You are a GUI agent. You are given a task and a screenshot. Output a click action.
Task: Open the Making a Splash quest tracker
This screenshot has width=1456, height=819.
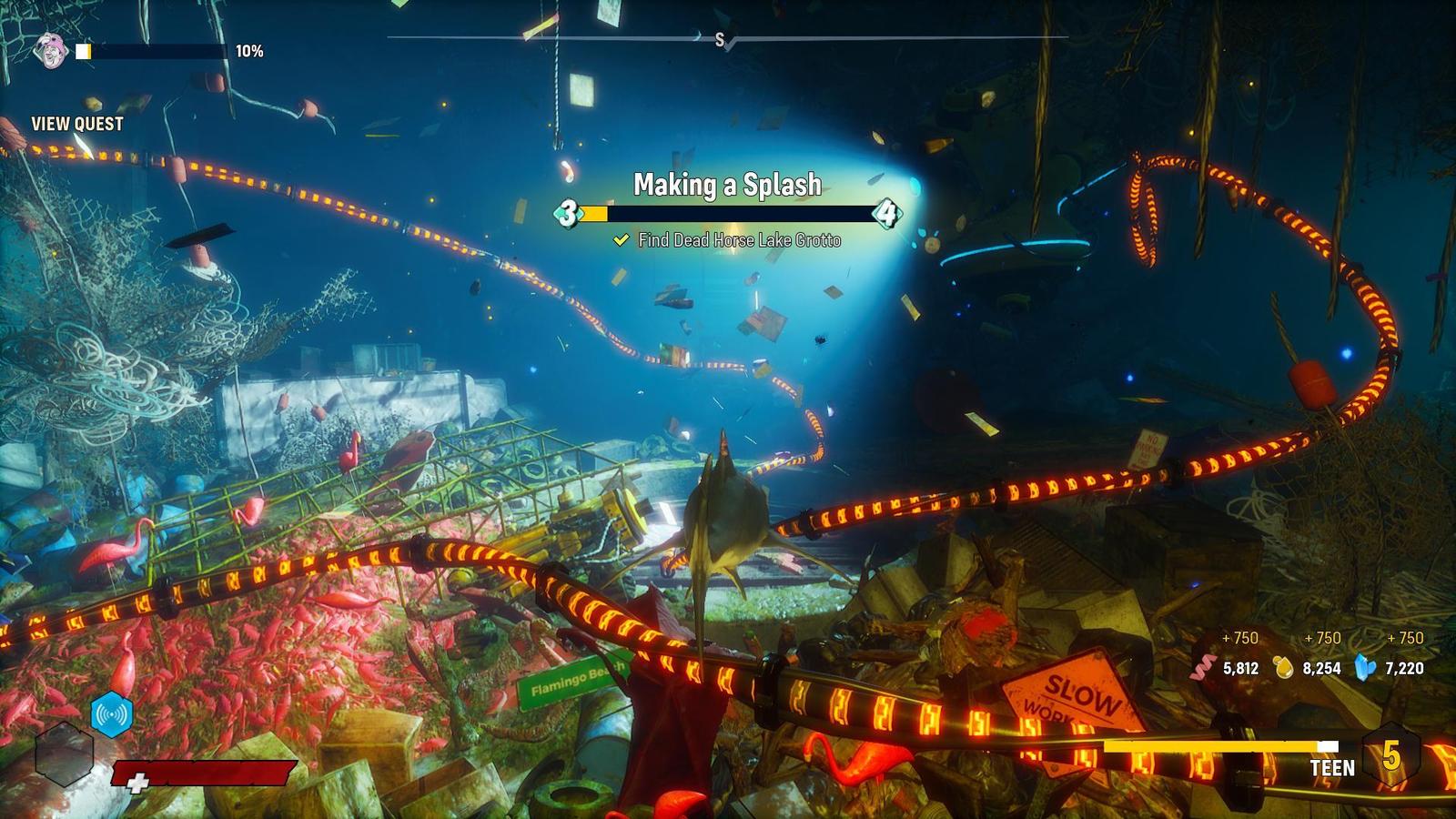[727, 185]
